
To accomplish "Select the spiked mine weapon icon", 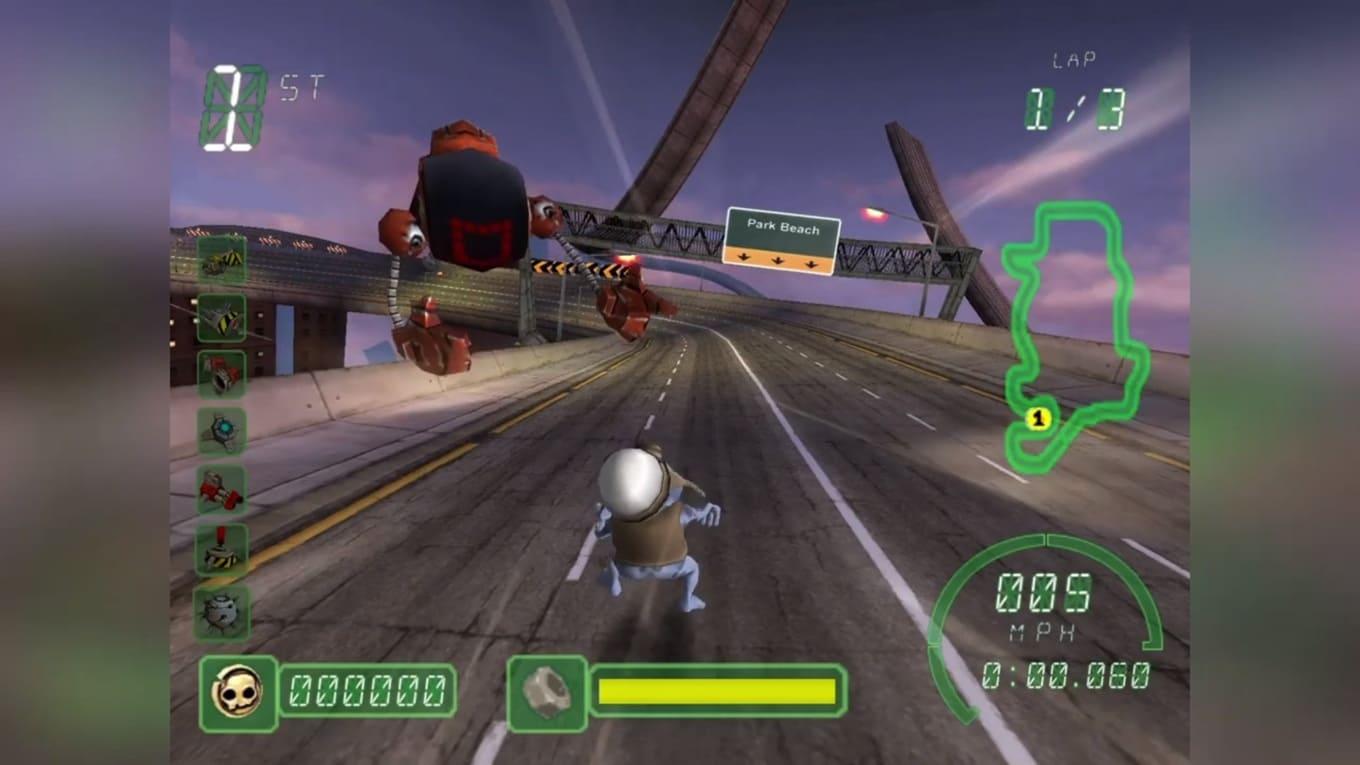I will pos(221,612).
